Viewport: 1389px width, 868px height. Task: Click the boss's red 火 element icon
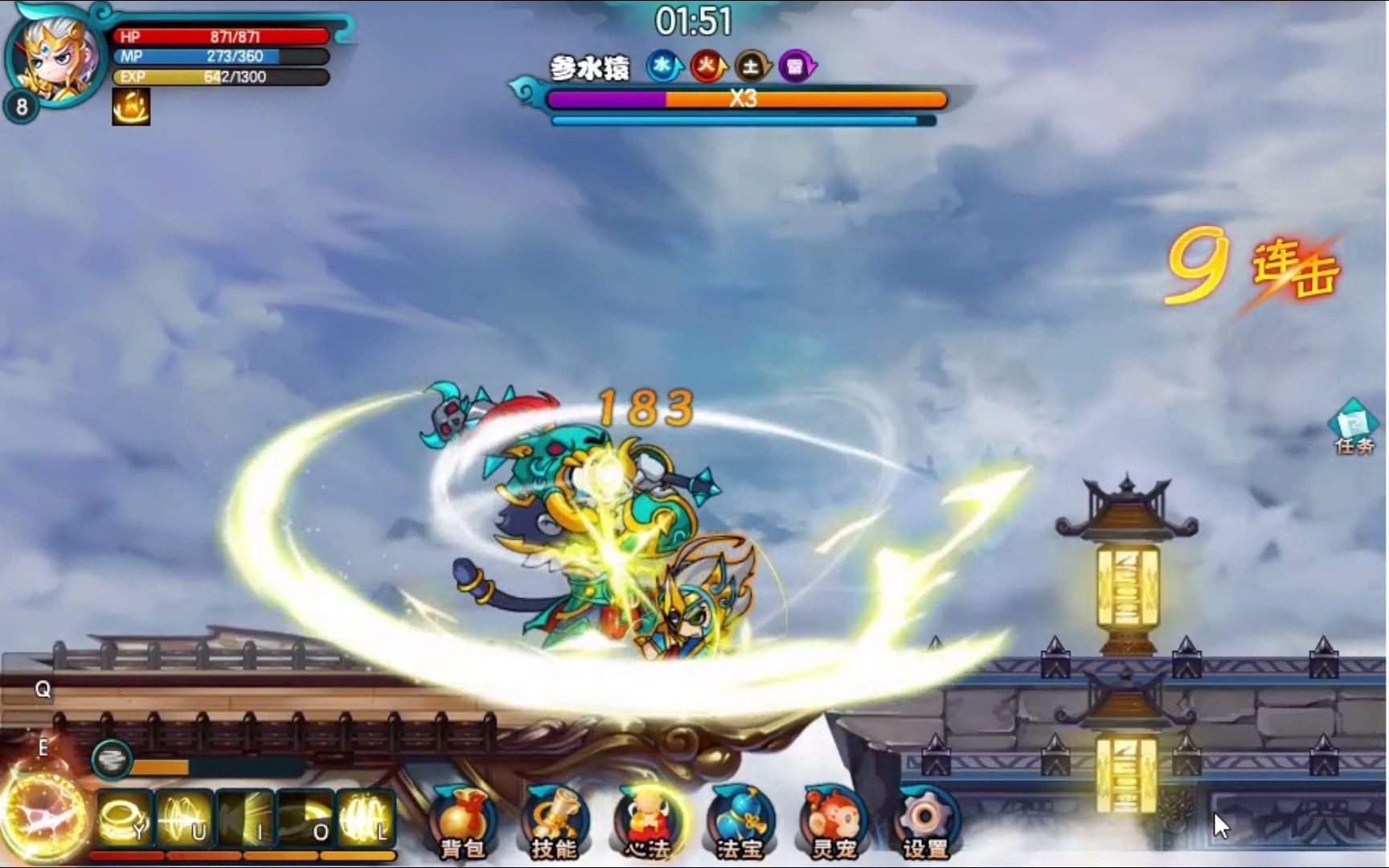tap(707, 67)
